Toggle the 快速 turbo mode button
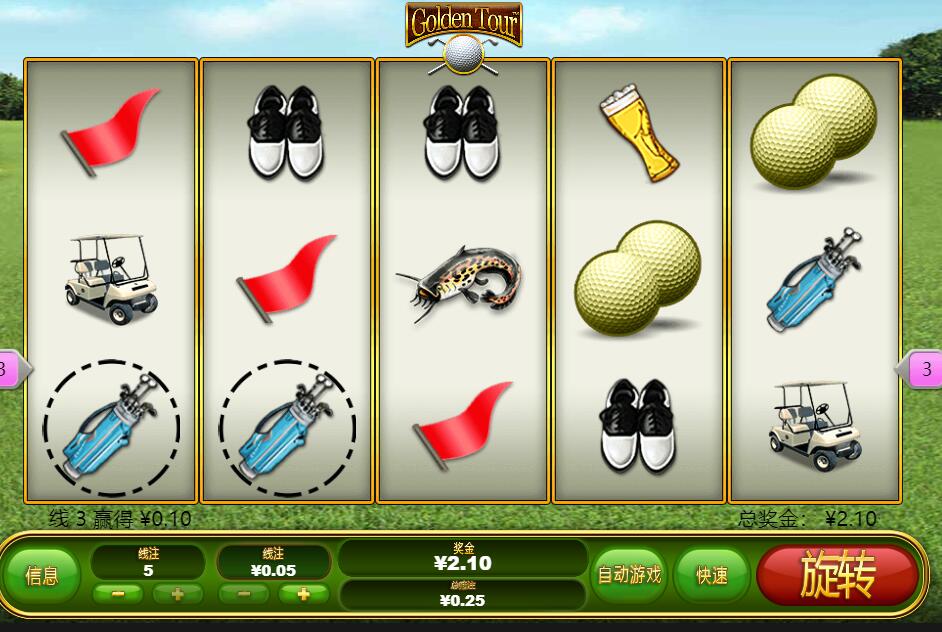942x632 pixels. point(712,575)
